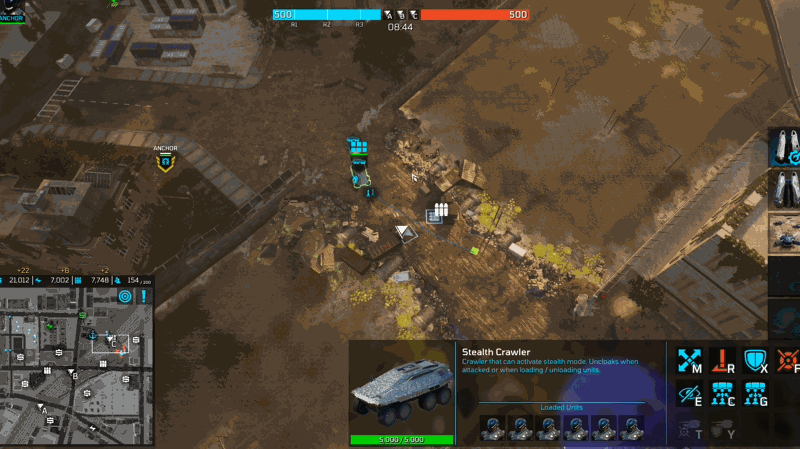Viewport: 800px width, 449px height.
Task: Click the unload units command marked C
Action: (723, 393)
